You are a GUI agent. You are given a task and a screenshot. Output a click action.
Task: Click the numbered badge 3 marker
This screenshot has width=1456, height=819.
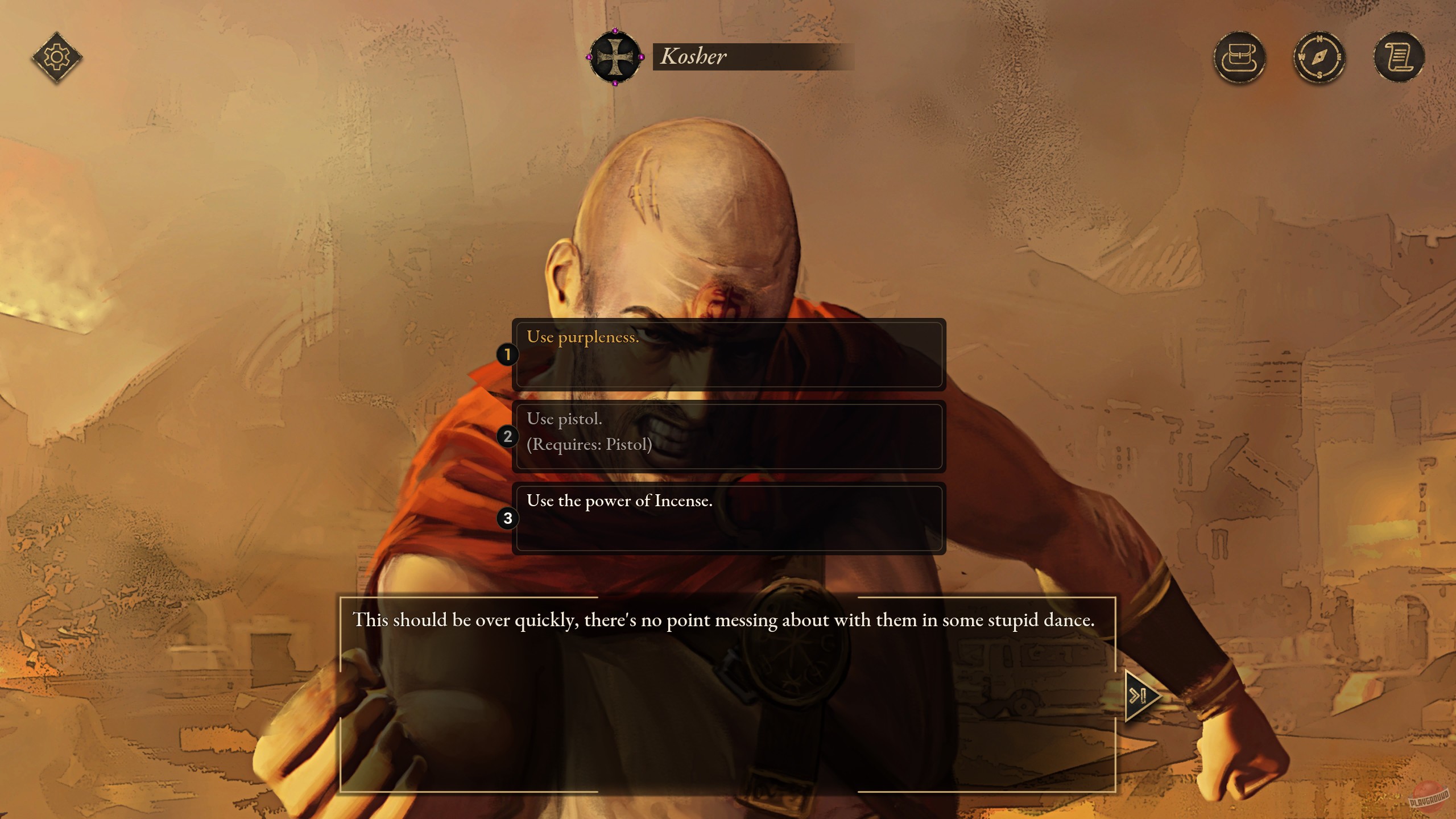click(508, 518)
